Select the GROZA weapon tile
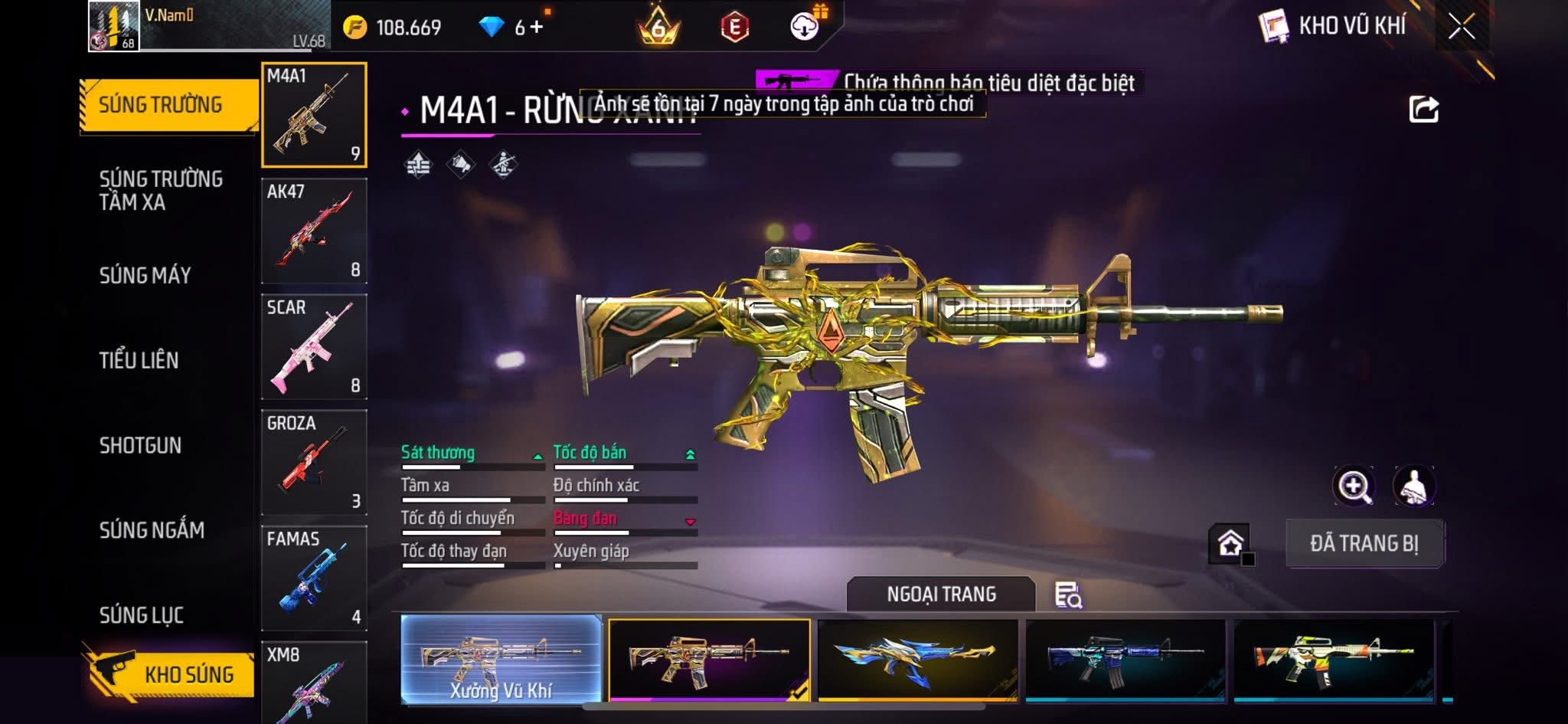Viewport: 1568px width, 724px height. (x=314, y=462)
